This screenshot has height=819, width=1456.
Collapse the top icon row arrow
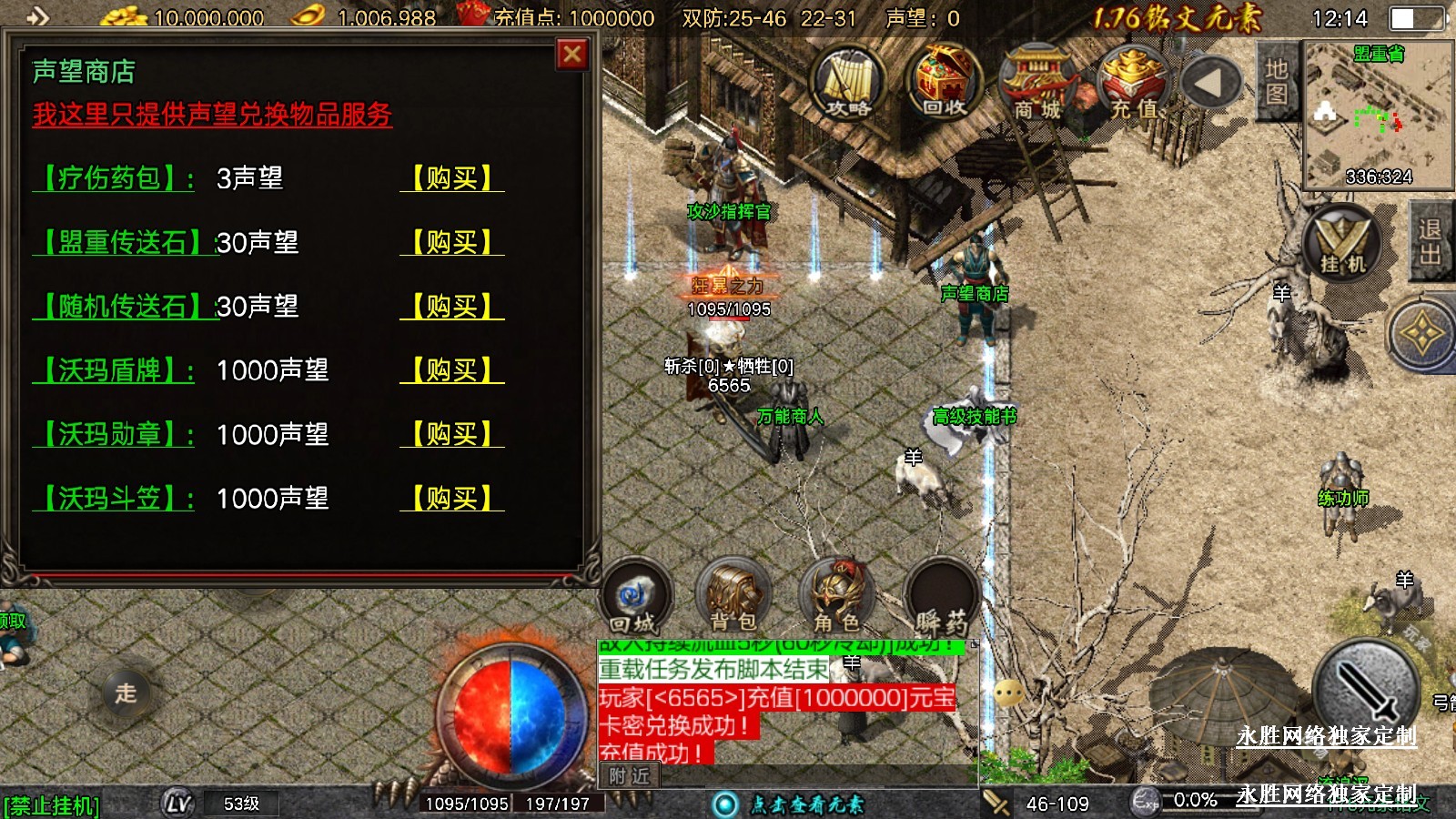pyautogui.click(x=1209, y=84)
